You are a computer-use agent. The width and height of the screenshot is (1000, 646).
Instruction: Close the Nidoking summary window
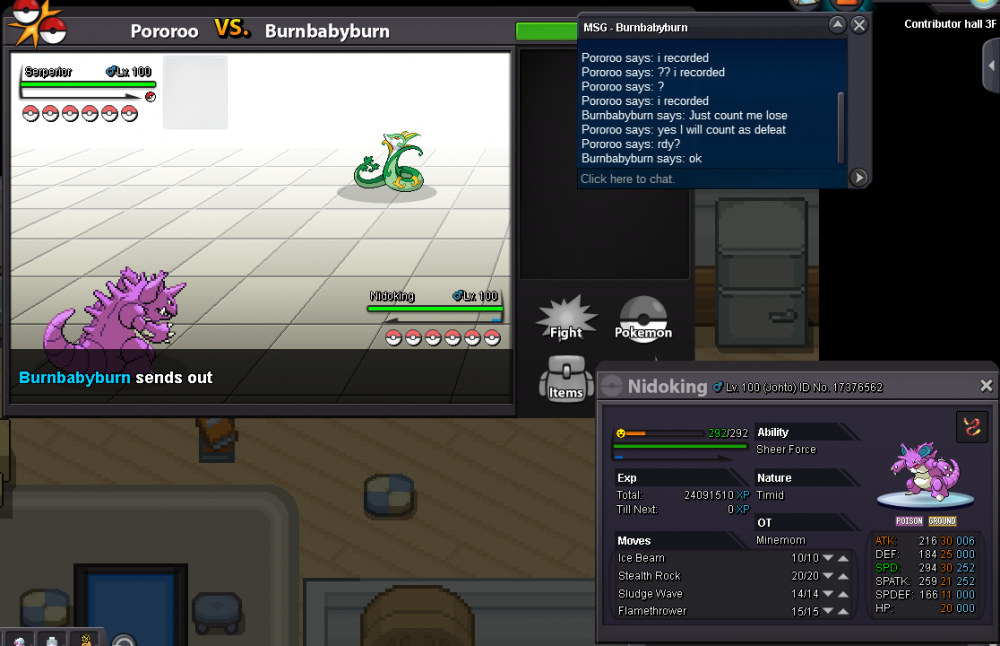986,386
